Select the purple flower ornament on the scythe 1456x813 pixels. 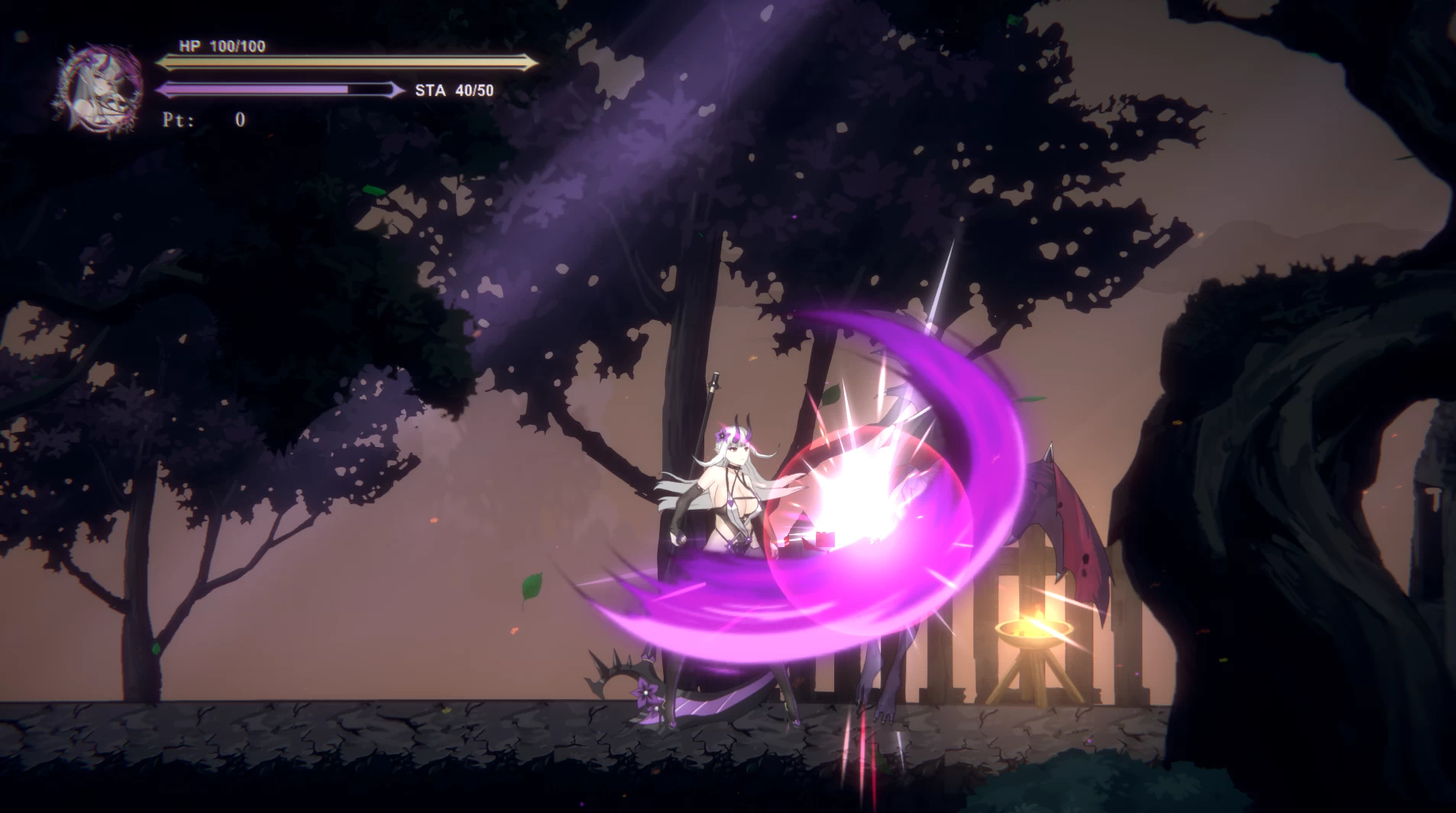coord(645,692)
